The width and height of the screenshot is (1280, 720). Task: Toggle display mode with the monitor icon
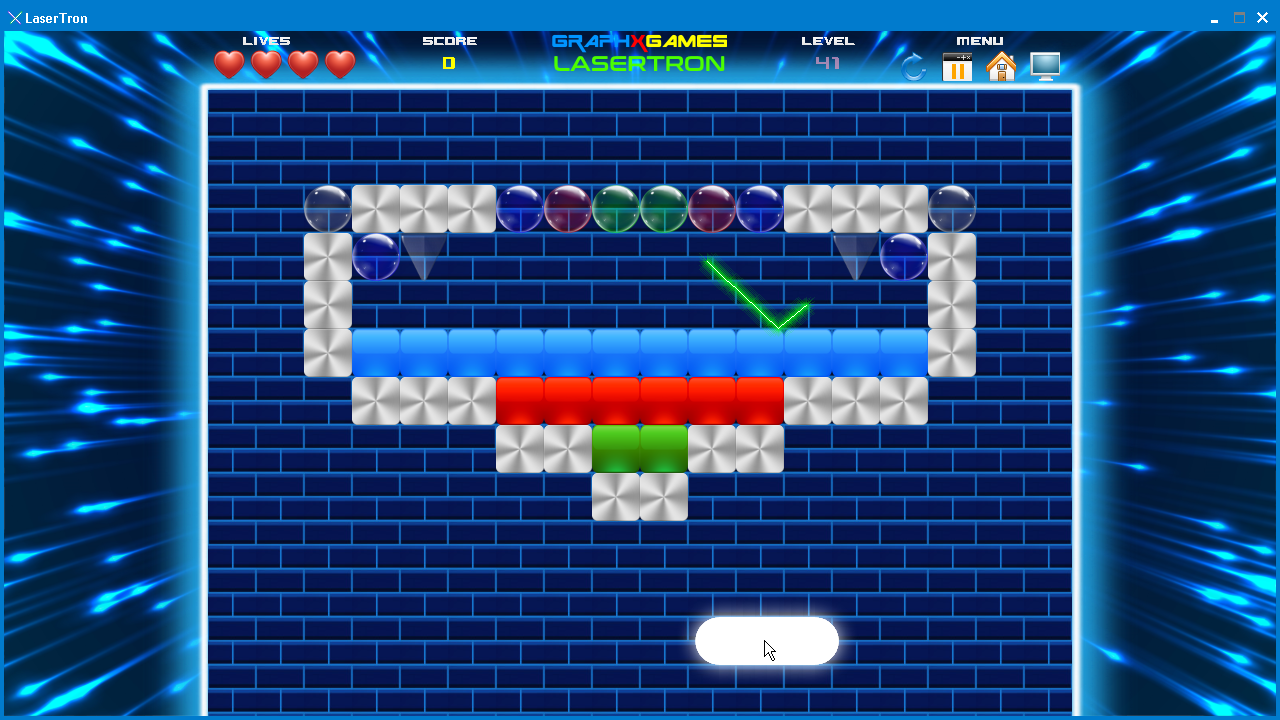(x=1045, y=66)
